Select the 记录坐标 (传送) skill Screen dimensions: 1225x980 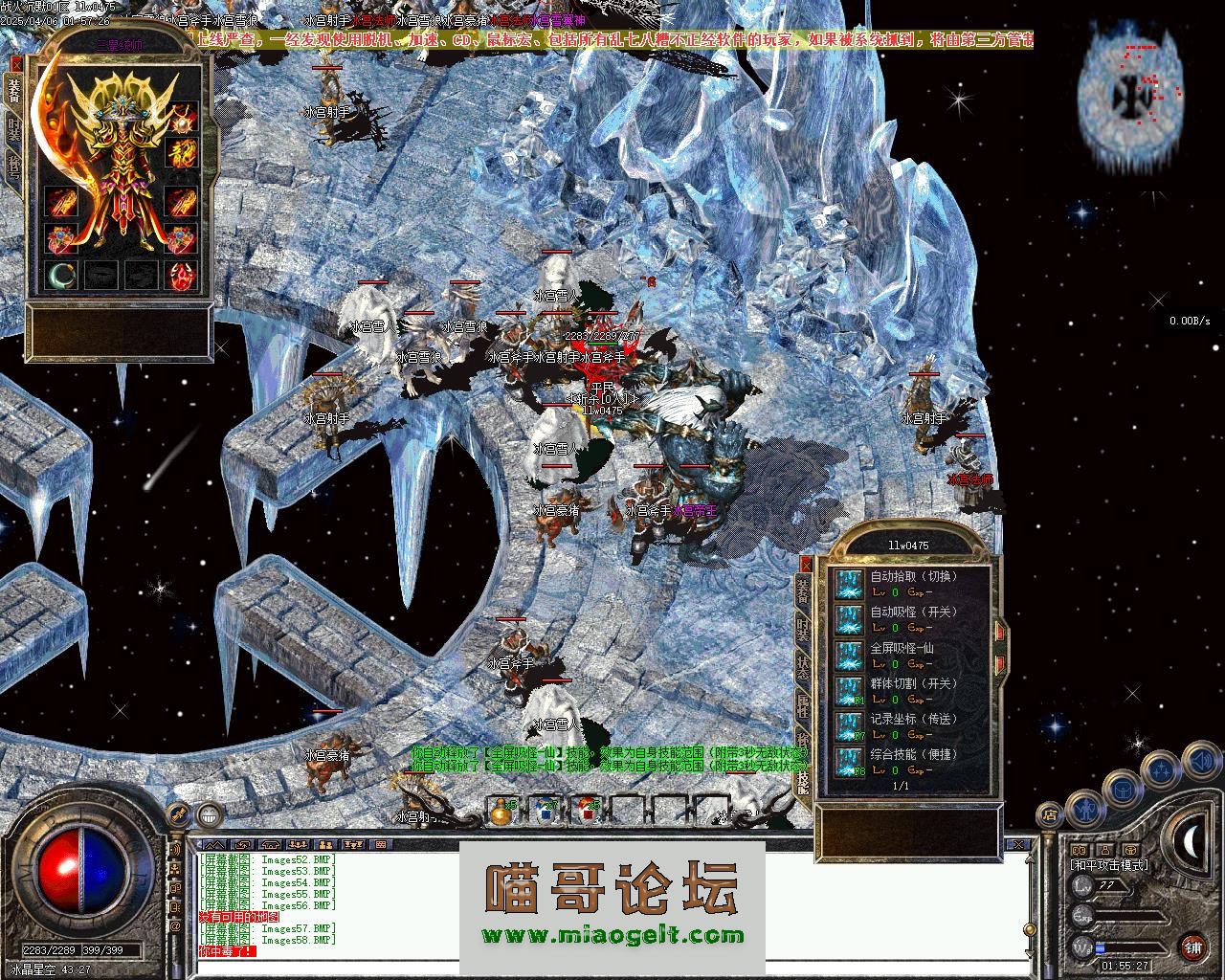coord(848,726)
